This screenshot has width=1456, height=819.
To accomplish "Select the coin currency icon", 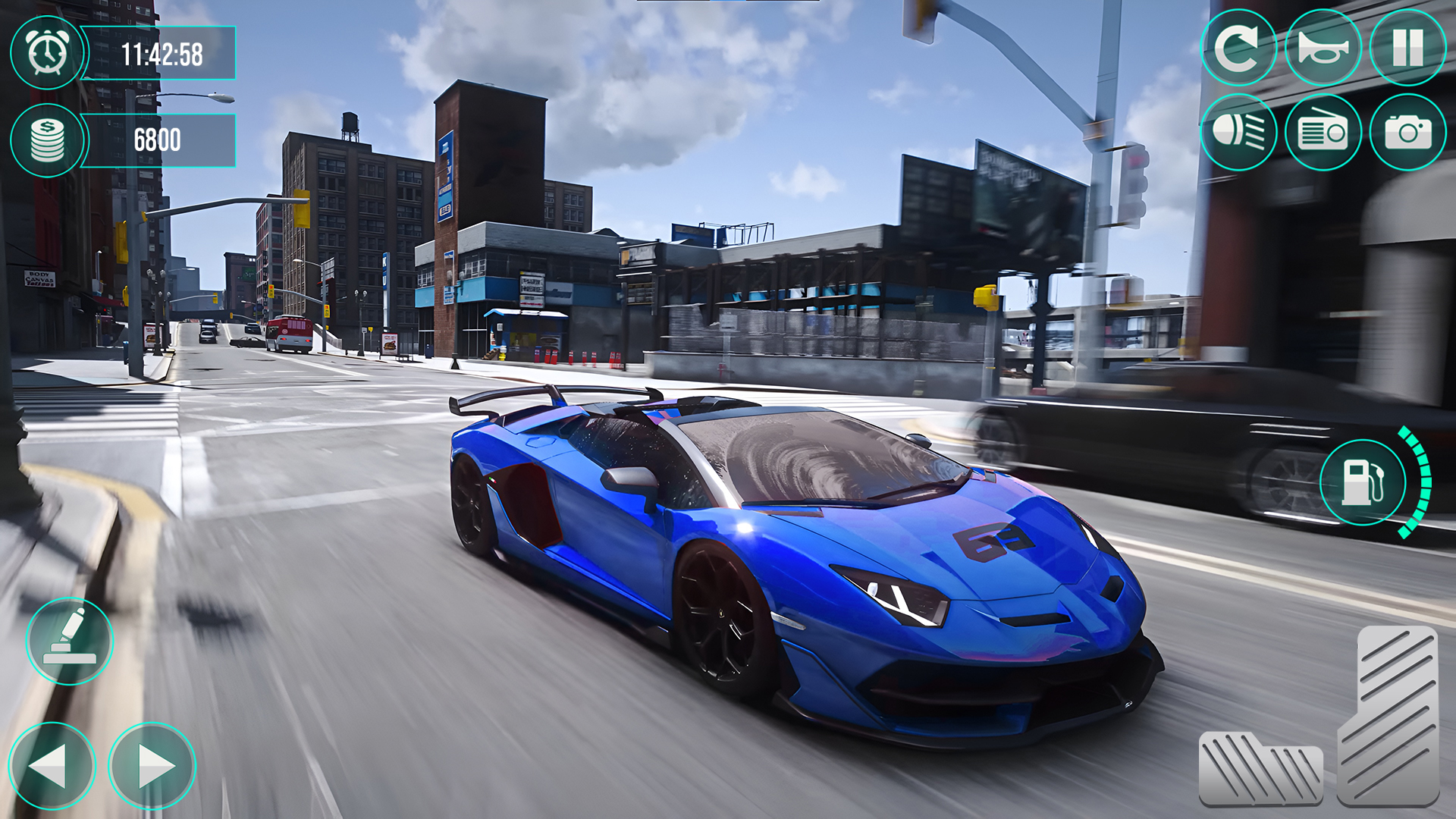I will (47, 140).
